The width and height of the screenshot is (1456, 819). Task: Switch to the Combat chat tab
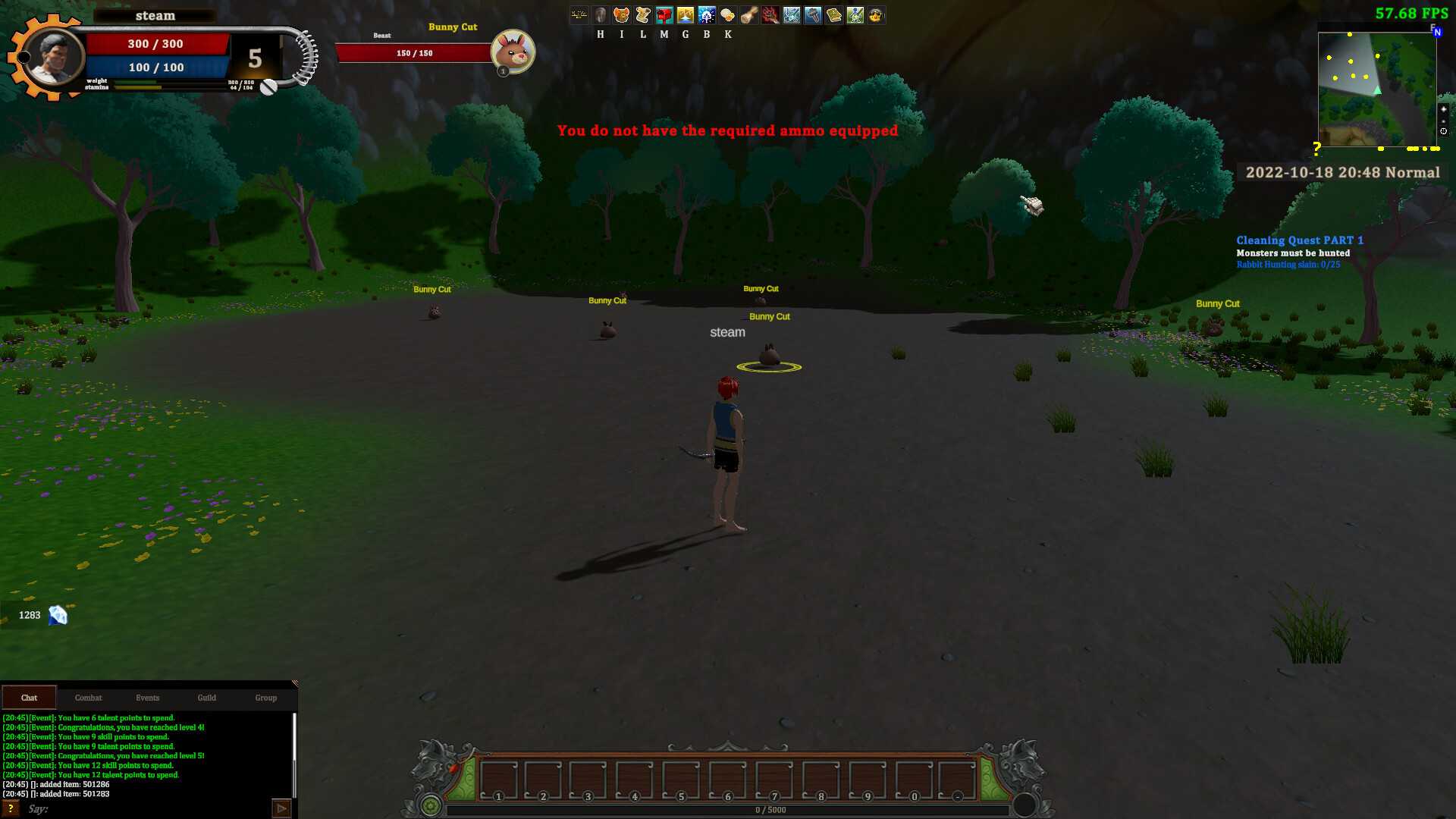pos(88,698)
